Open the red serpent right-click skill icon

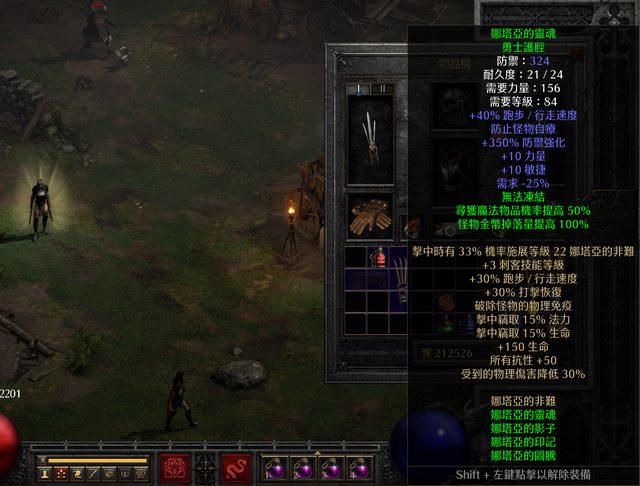(x=237, y=466)
